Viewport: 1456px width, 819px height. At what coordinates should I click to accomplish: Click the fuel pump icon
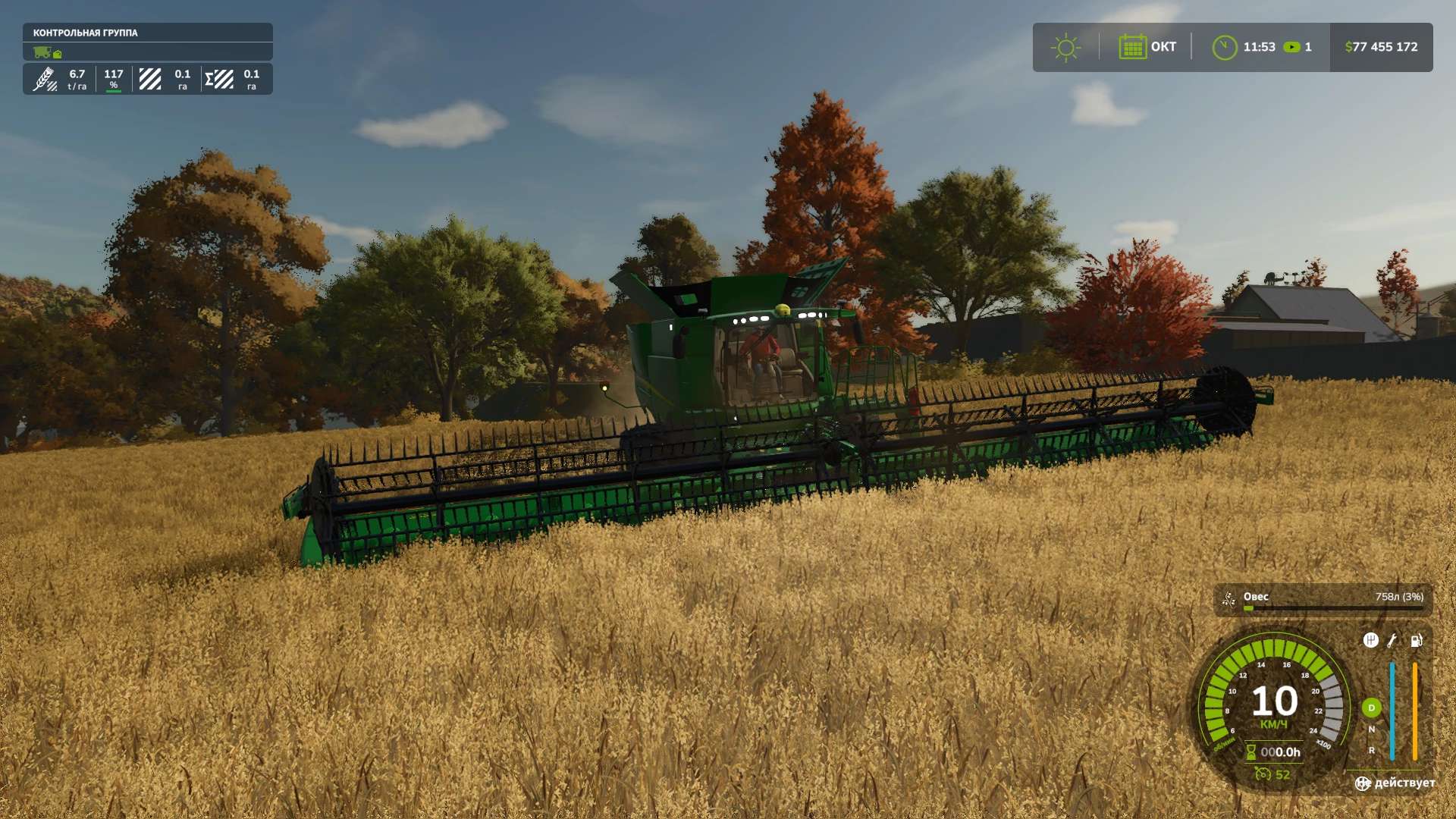coord(1416,641)
